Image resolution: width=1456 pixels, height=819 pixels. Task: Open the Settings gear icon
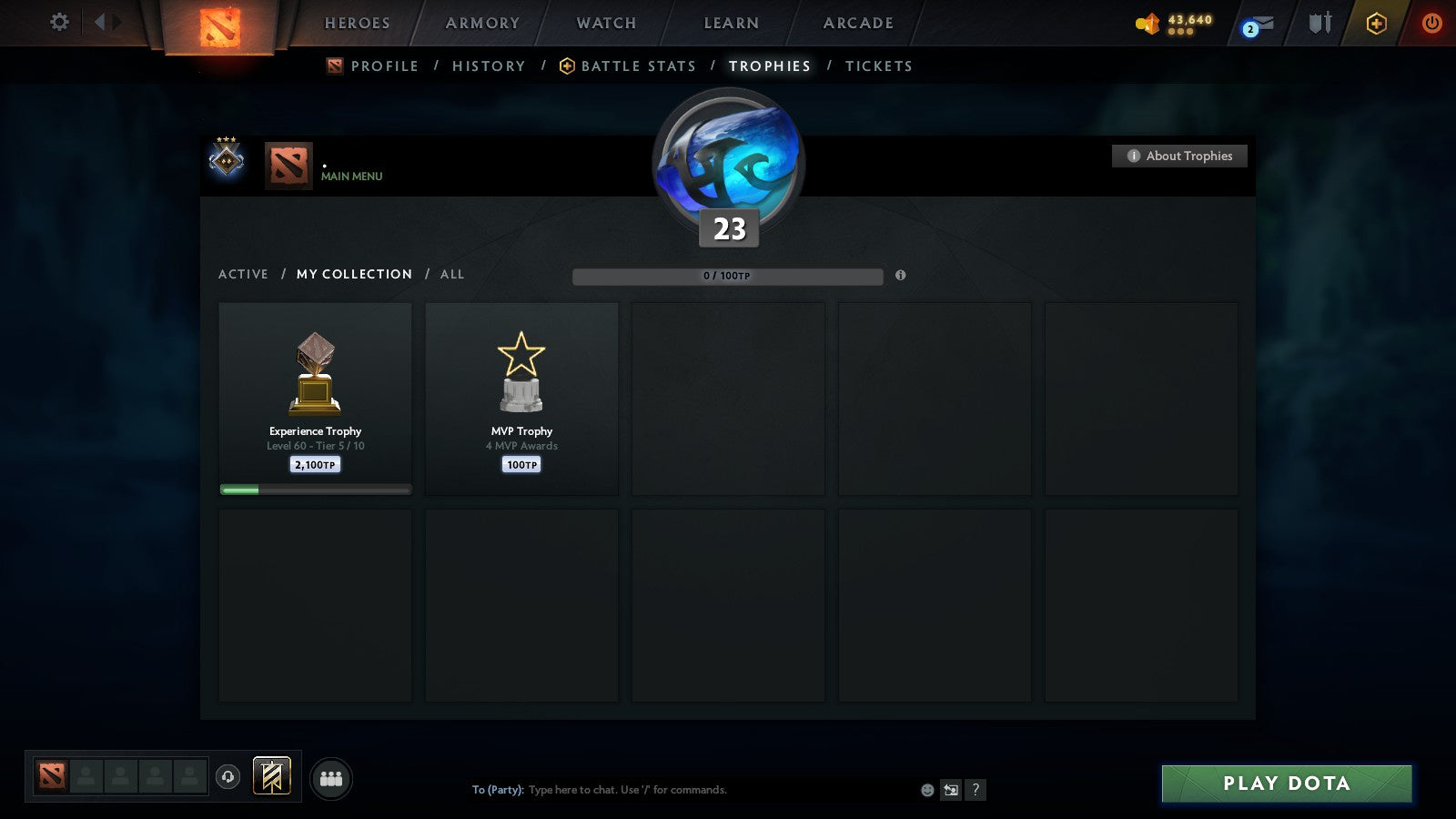58,23
